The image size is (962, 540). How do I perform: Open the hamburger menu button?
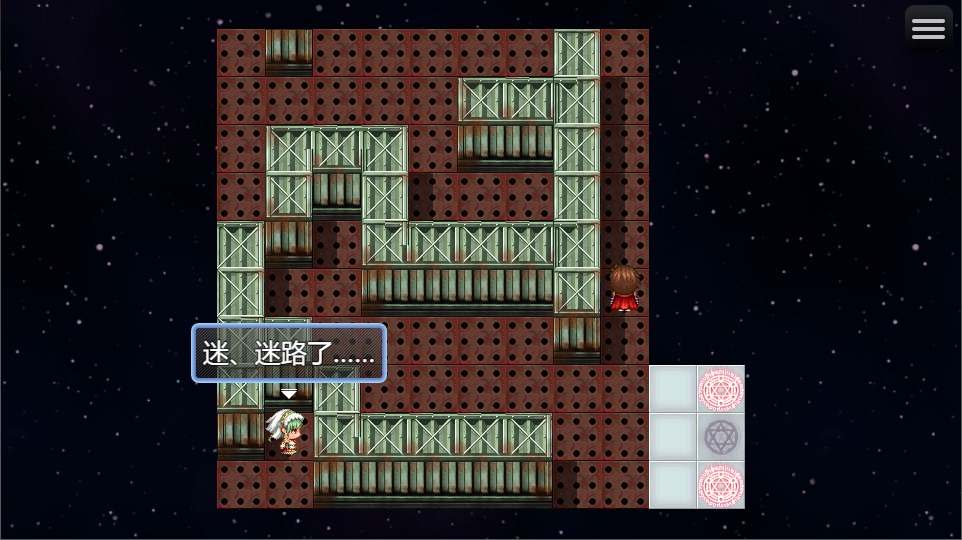click(928, 29)
